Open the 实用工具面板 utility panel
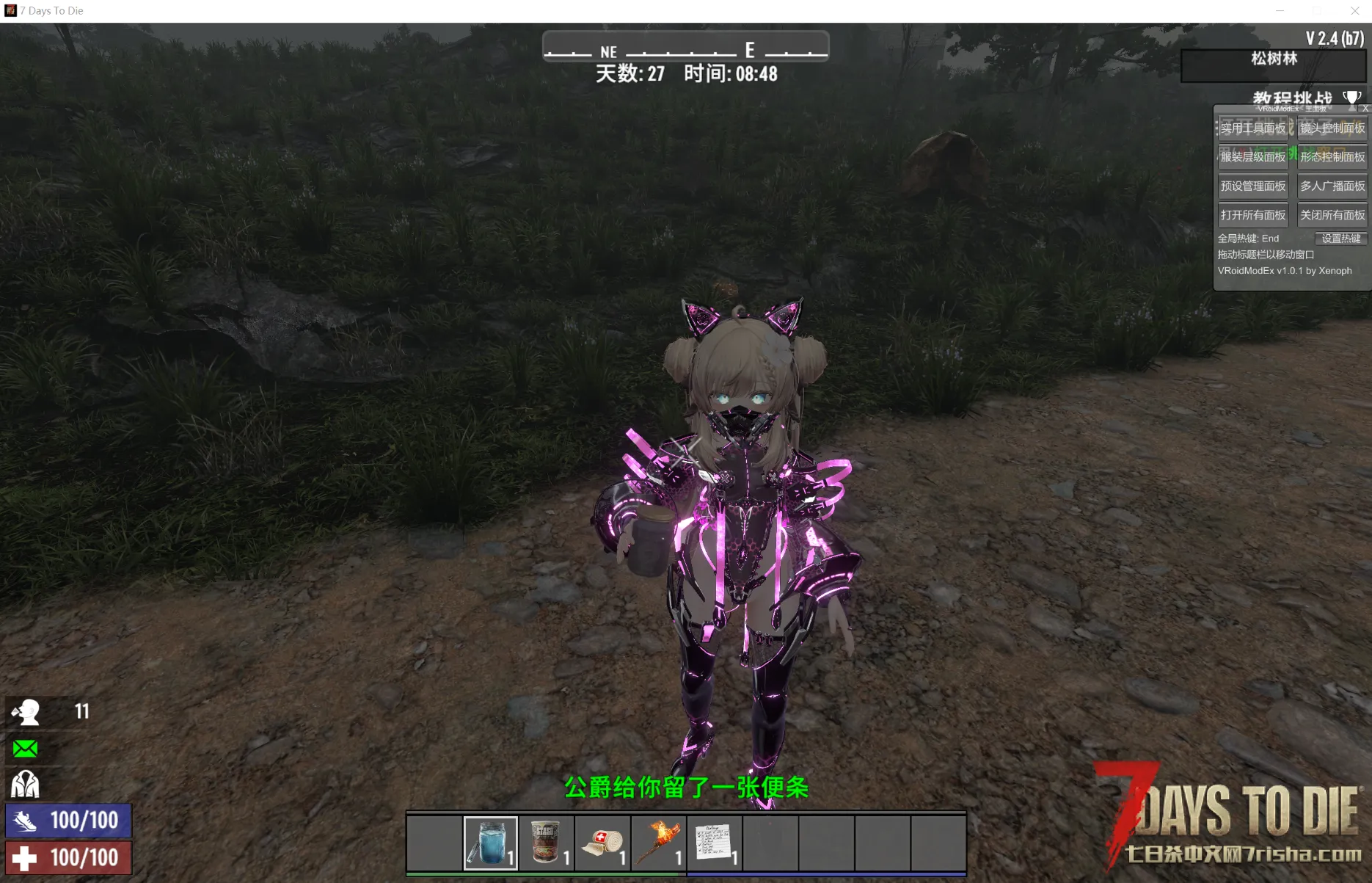Image resolution: width=1372 pixels, height=883 pixels. (1252, 128)
